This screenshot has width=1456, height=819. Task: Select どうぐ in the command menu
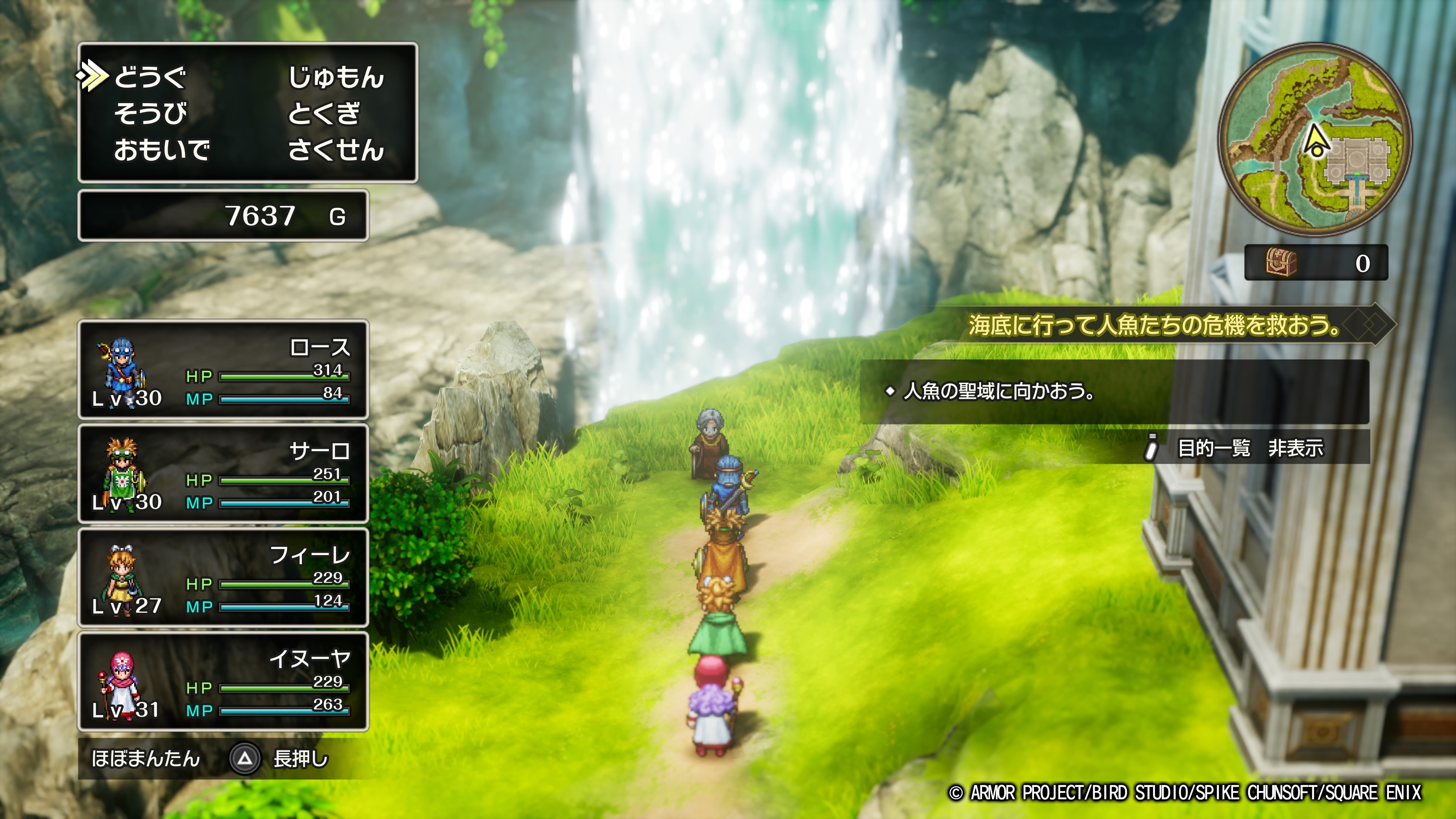pos(151,77)
